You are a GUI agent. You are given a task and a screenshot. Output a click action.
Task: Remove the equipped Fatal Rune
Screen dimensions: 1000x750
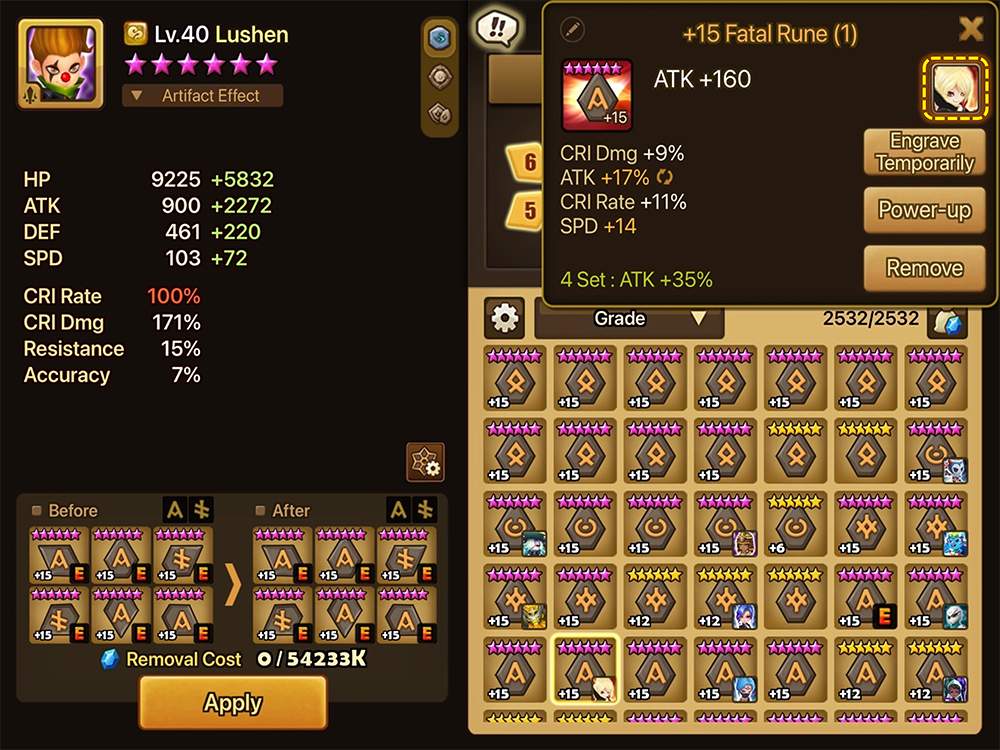[x=924, y=268]
